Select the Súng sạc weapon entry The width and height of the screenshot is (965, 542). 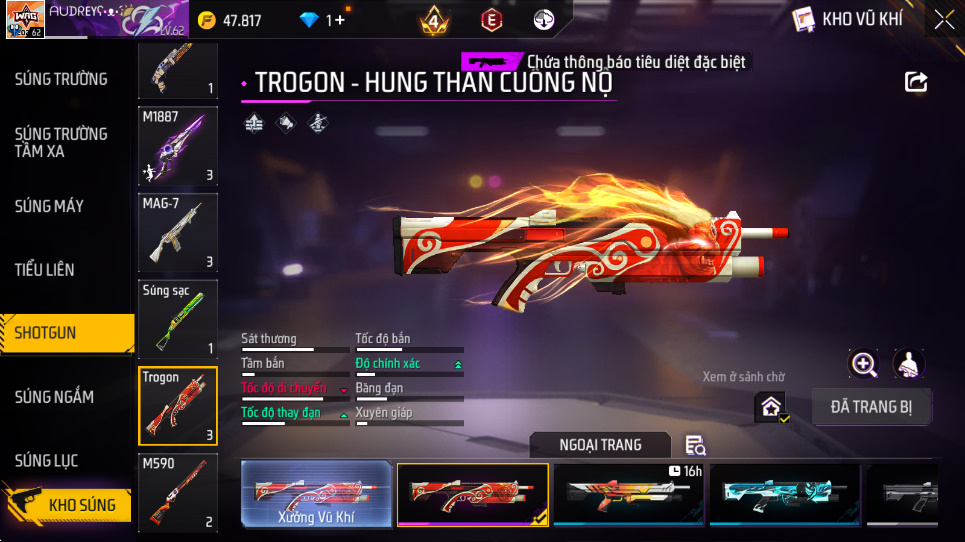coord(177,318)
